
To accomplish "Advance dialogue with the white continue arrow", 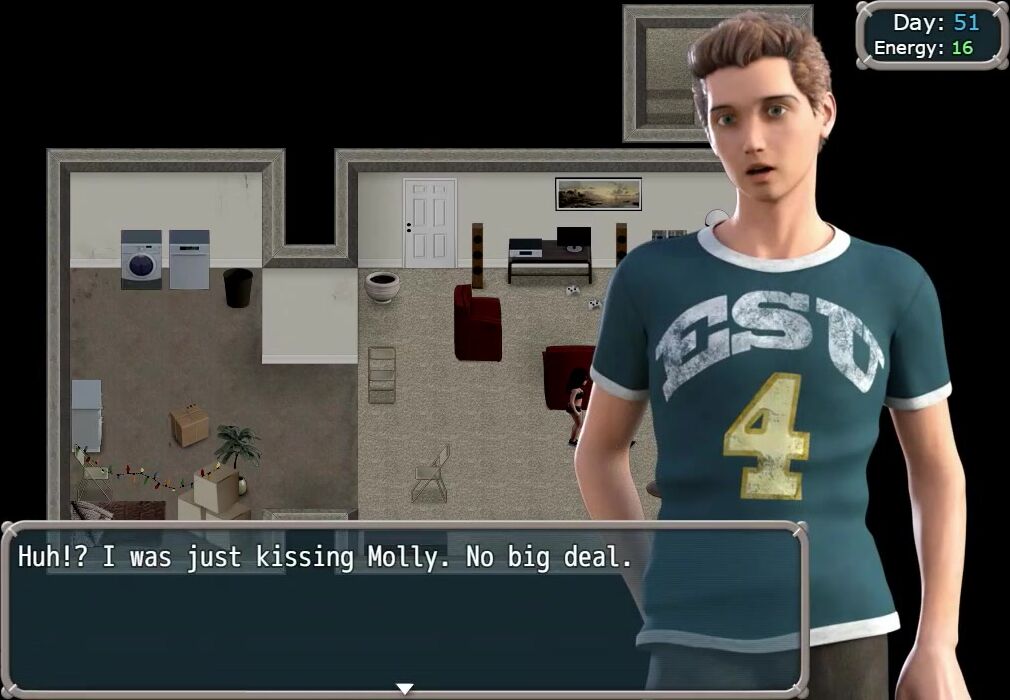I will click(404, 688).
